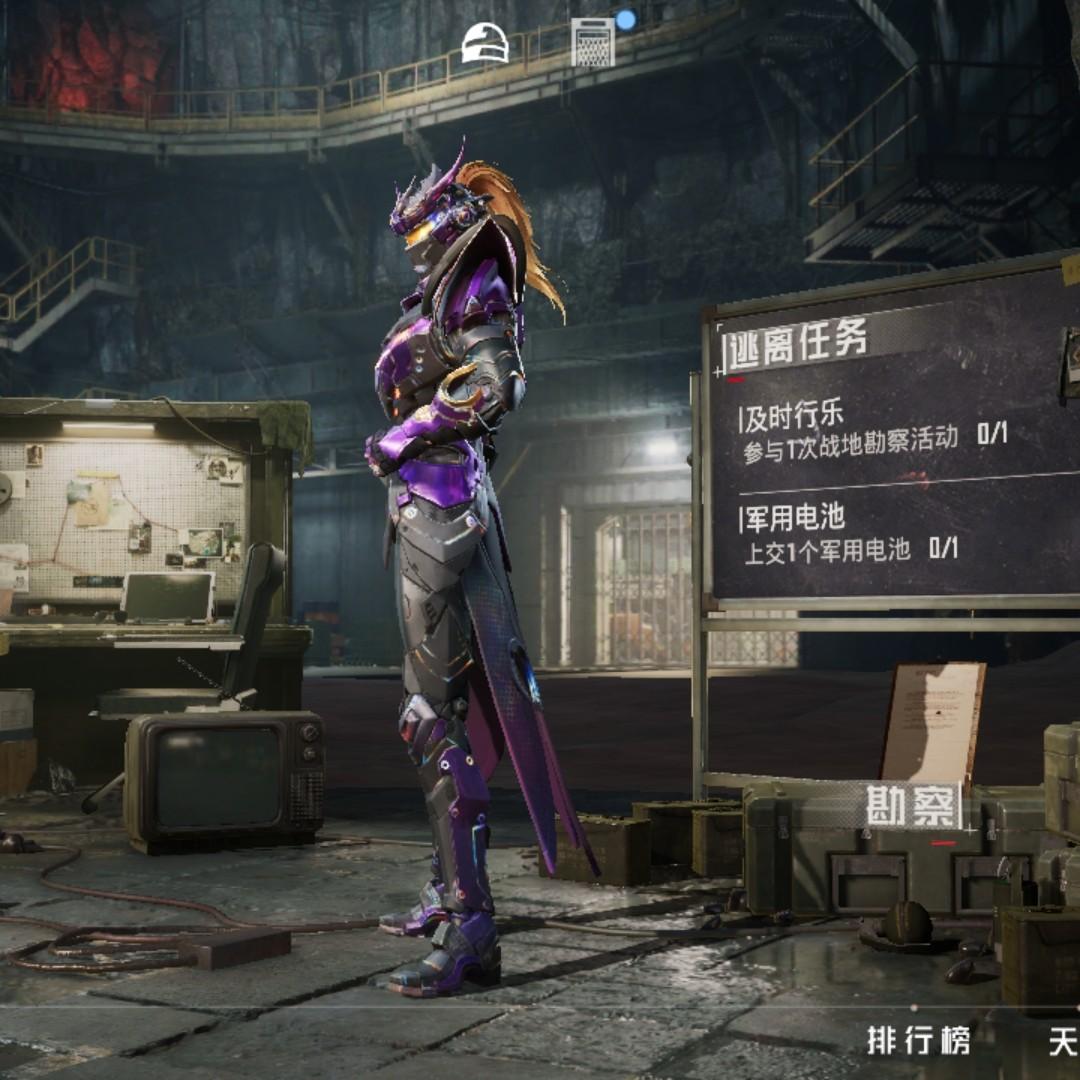
Task: Click the helmet icon at top
Action: [485, 44]
